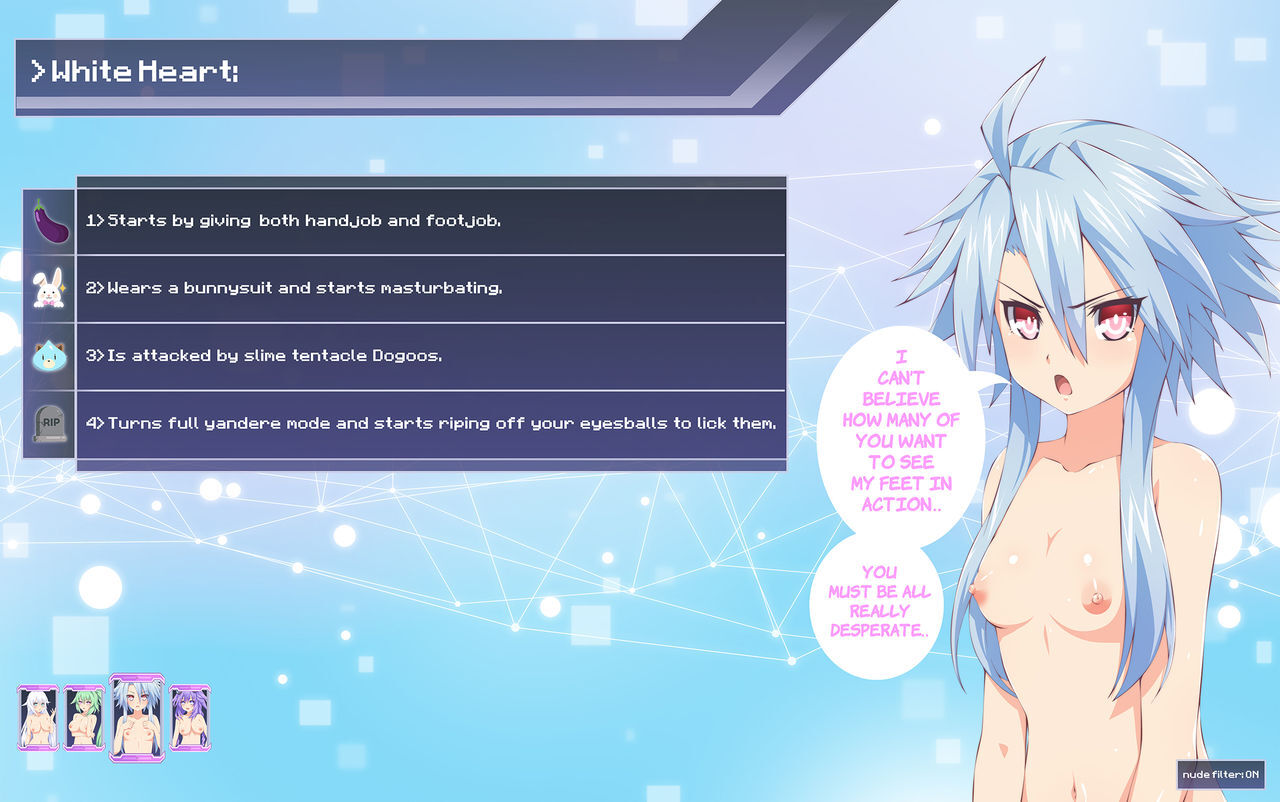The height and width of the screenshot is (802, 1280).
Task: Click the highlighted blue-haired character thumbnail
Action: 136,718
